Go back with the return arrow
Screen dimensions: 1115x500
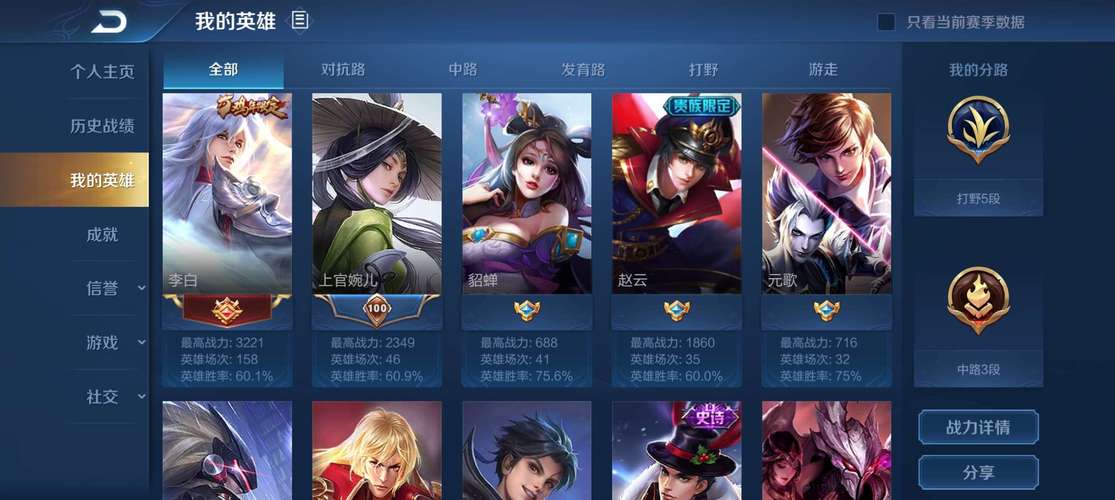pyautogui.click(x=109, y=21)
